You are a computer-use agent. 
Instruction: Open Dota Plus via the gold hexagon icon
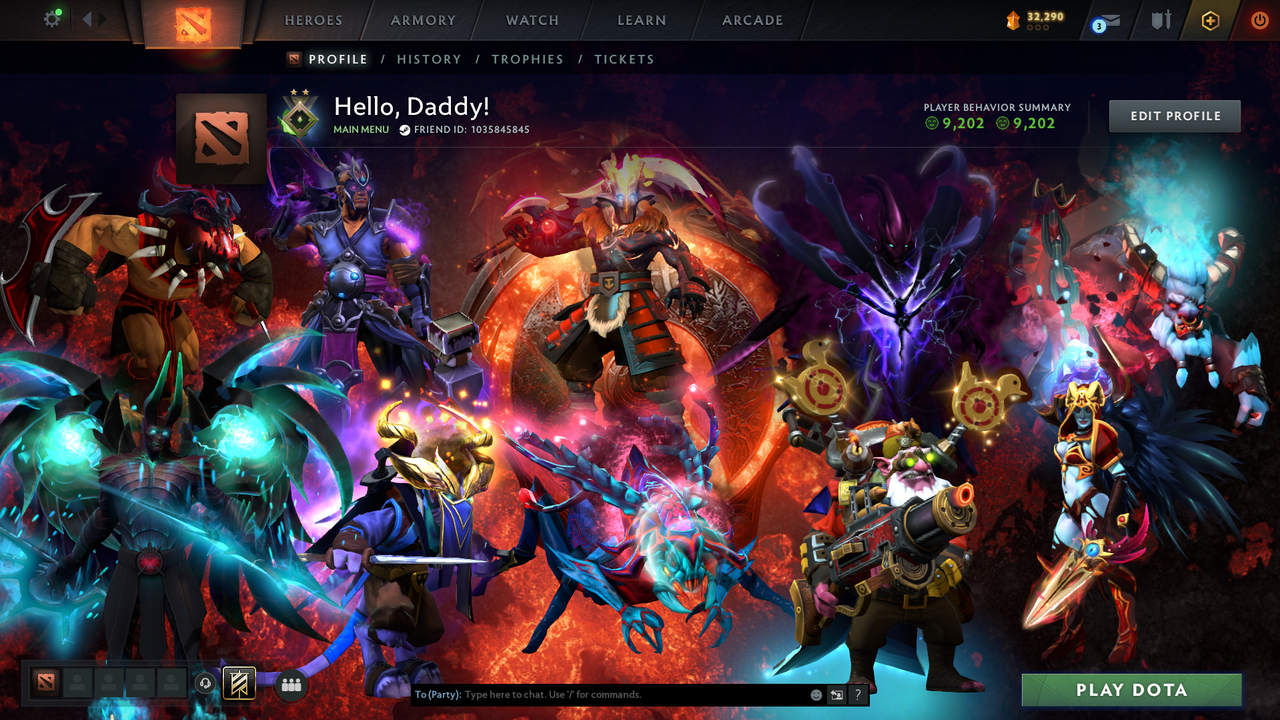click(x=1210, y=20)
